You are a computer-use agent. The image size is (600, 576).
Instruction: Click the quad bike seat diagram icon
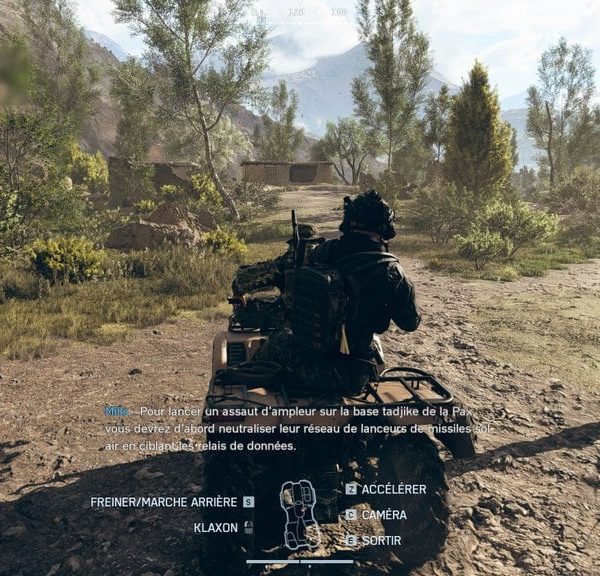pos(299,514)
